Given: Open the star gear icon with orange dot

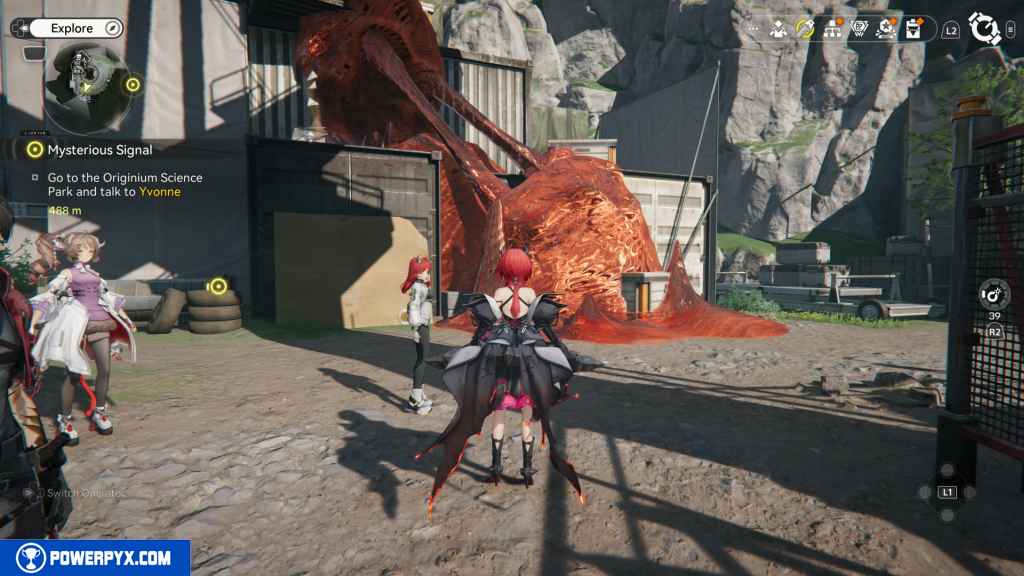Looking at the screenshot, I should 885,29.
